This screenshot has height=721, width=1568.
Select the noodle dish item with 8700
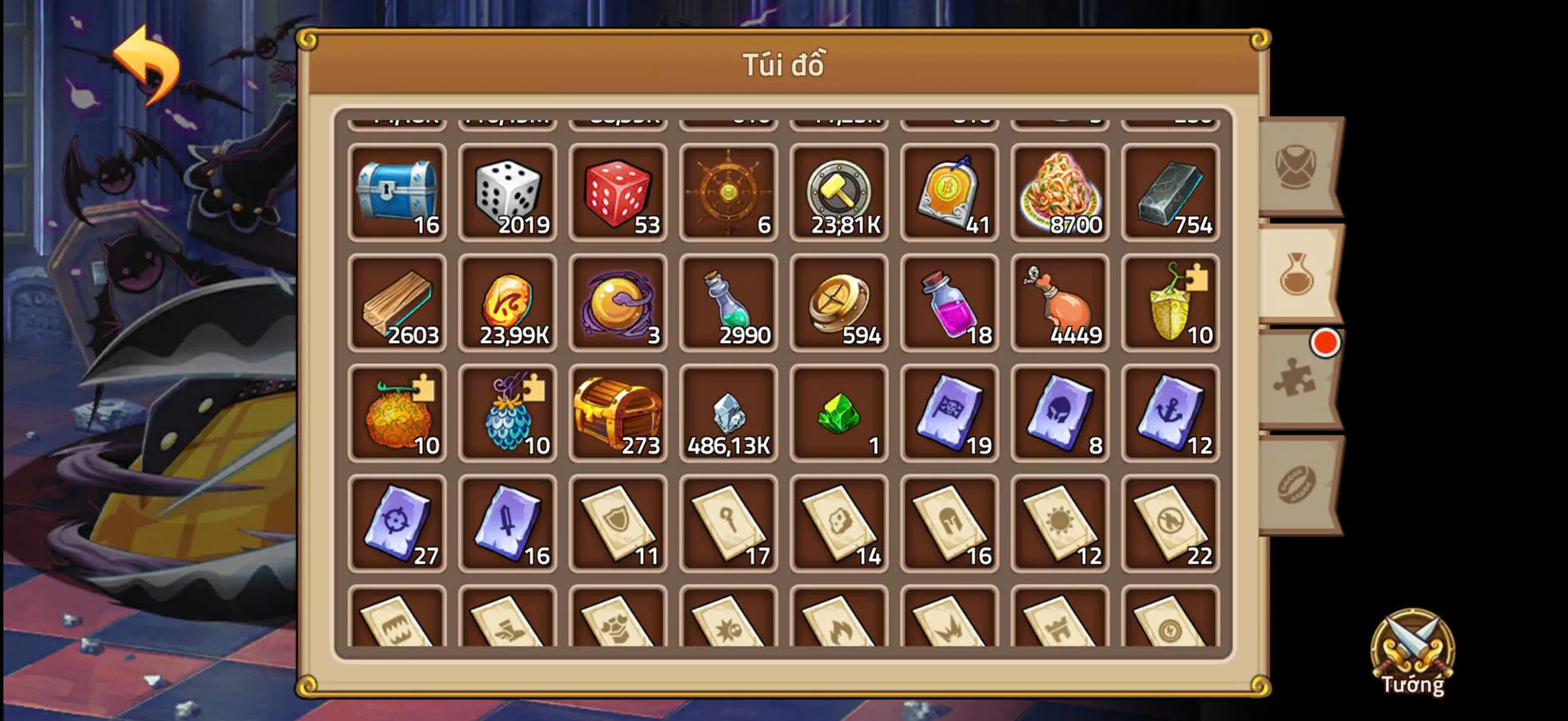click(1060, 193)
